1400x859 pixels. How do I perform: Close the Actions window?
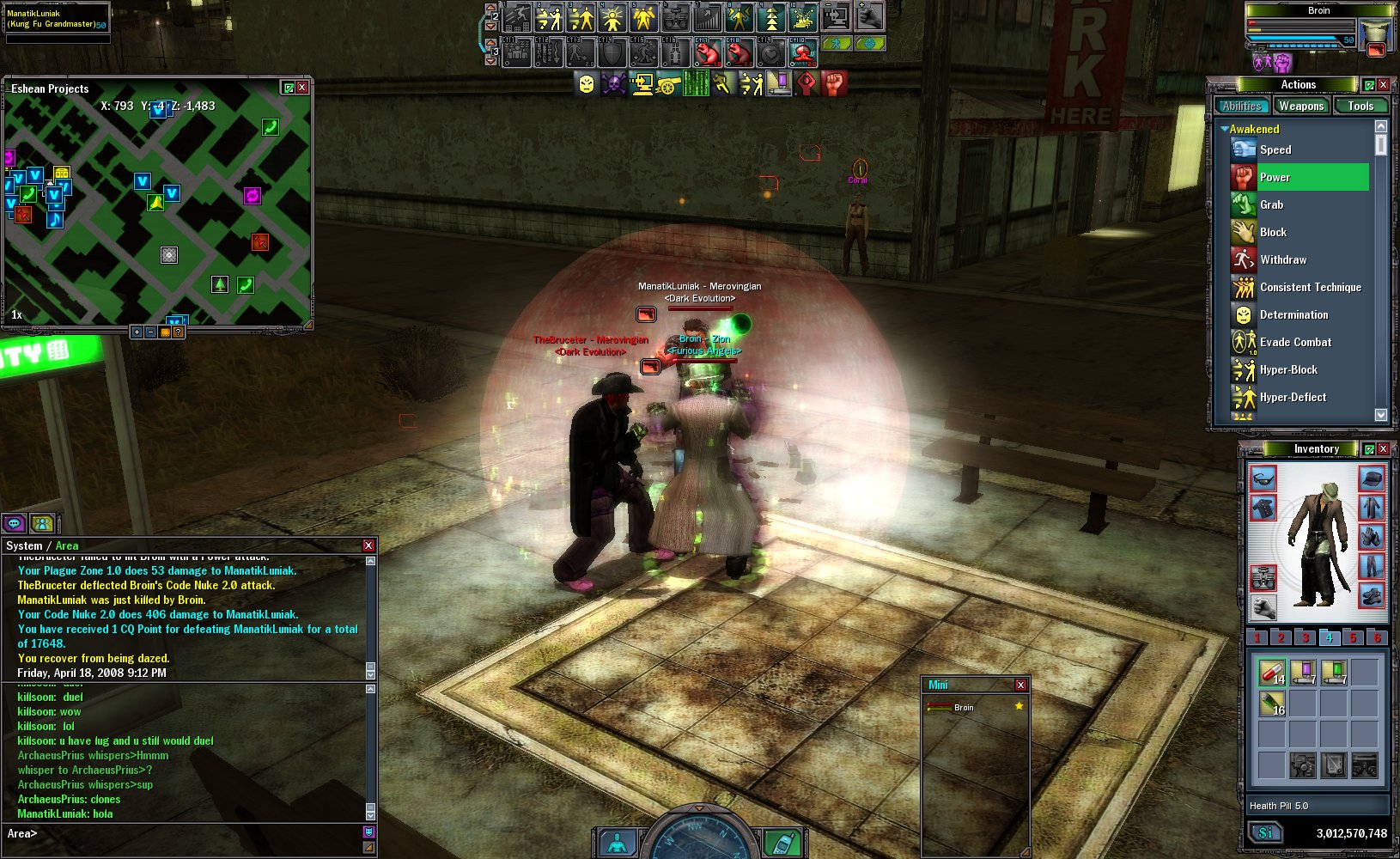pyautogui.click(x=1383, y=85)
